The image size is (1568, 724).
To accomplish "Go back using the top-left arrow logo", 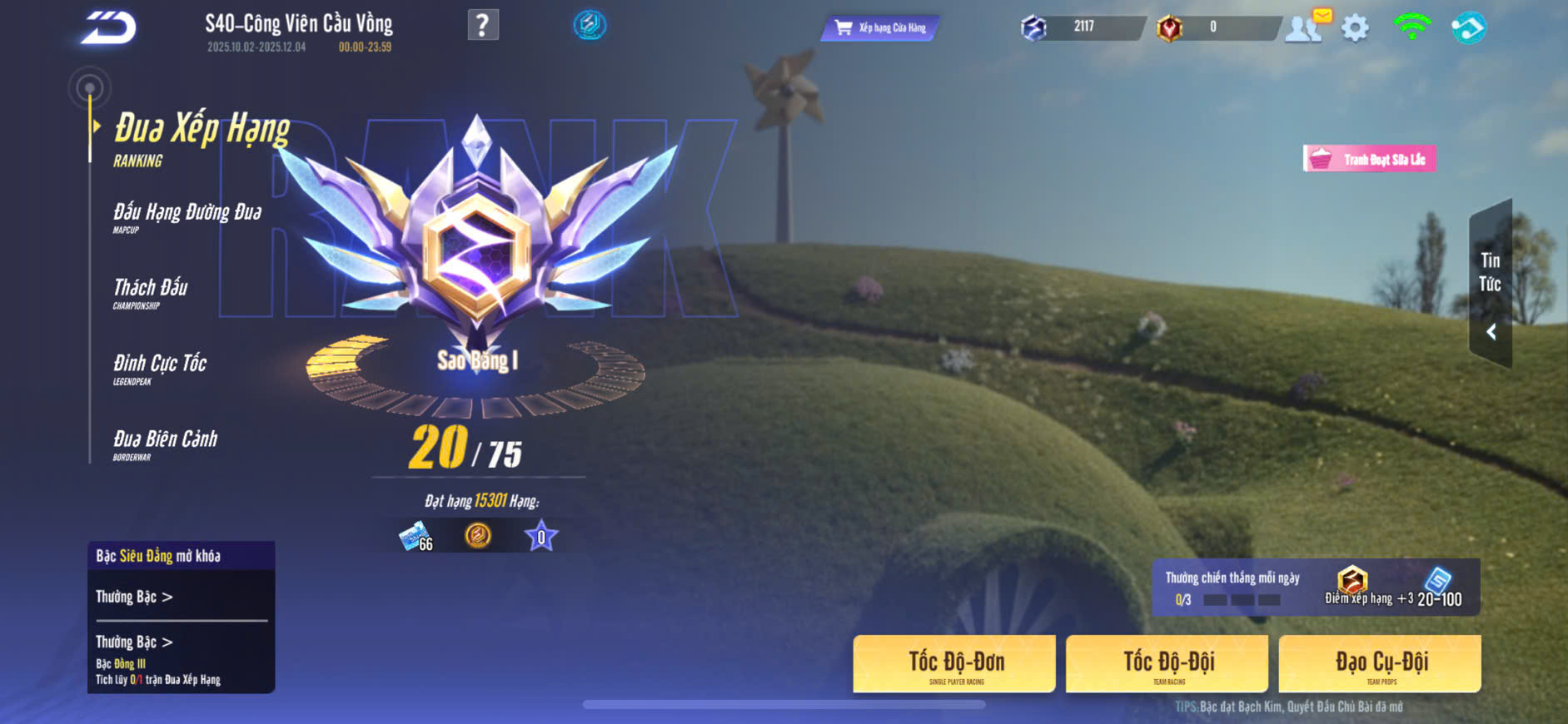I will [108, 28].
